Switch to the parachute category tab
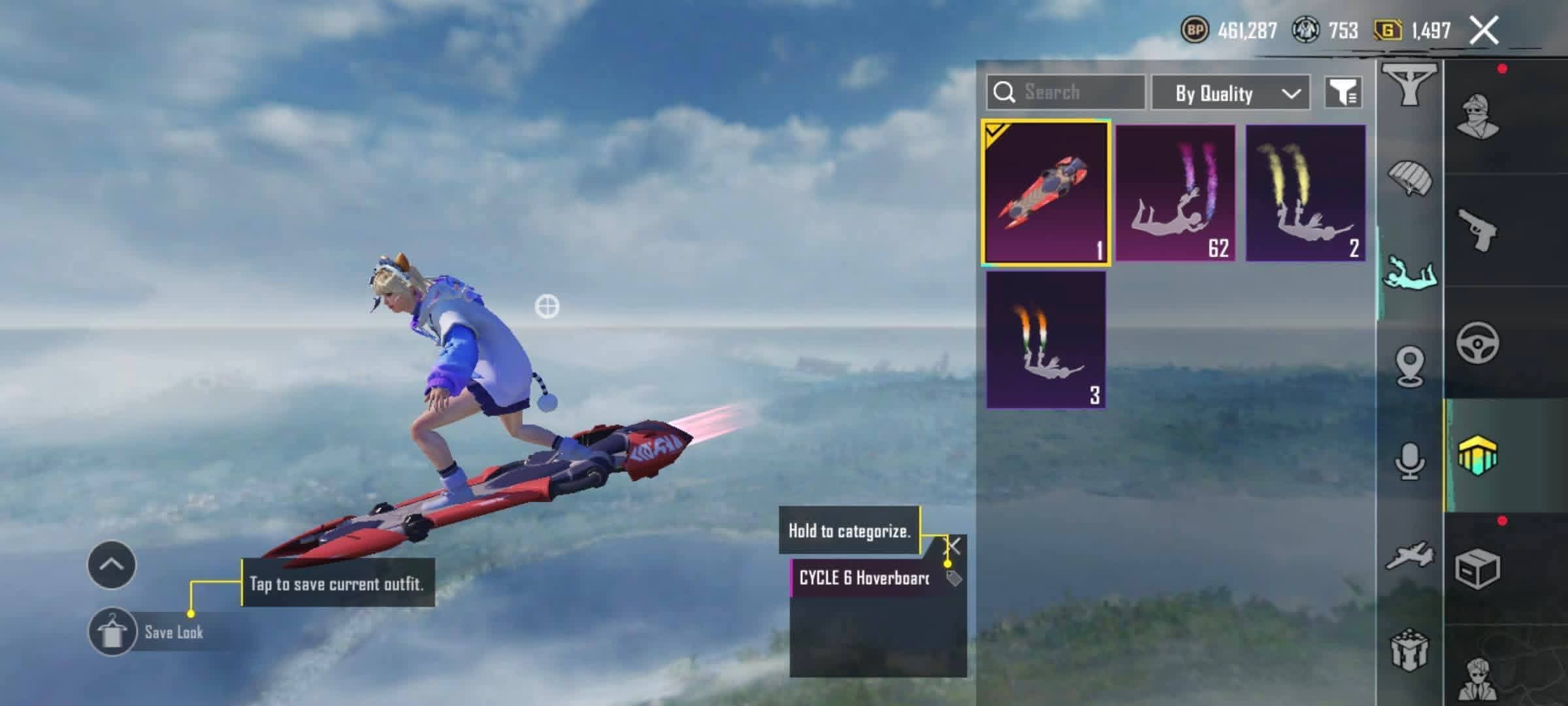Image resolution: width=1568 pixels, height=706 pixels. click(1410, 178)
